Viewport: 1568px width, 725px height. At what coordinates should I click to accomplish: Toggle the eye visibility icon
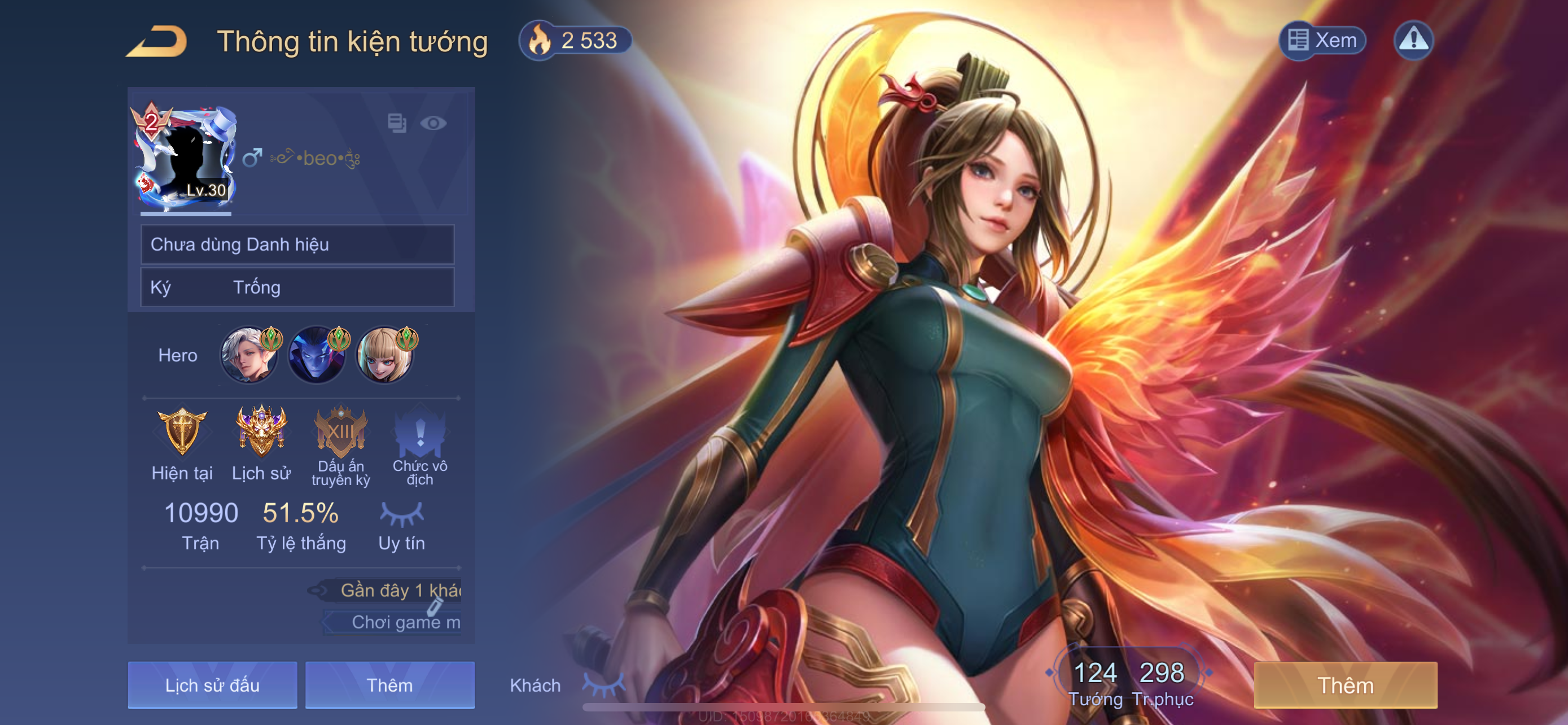click(x=433, y=124)
